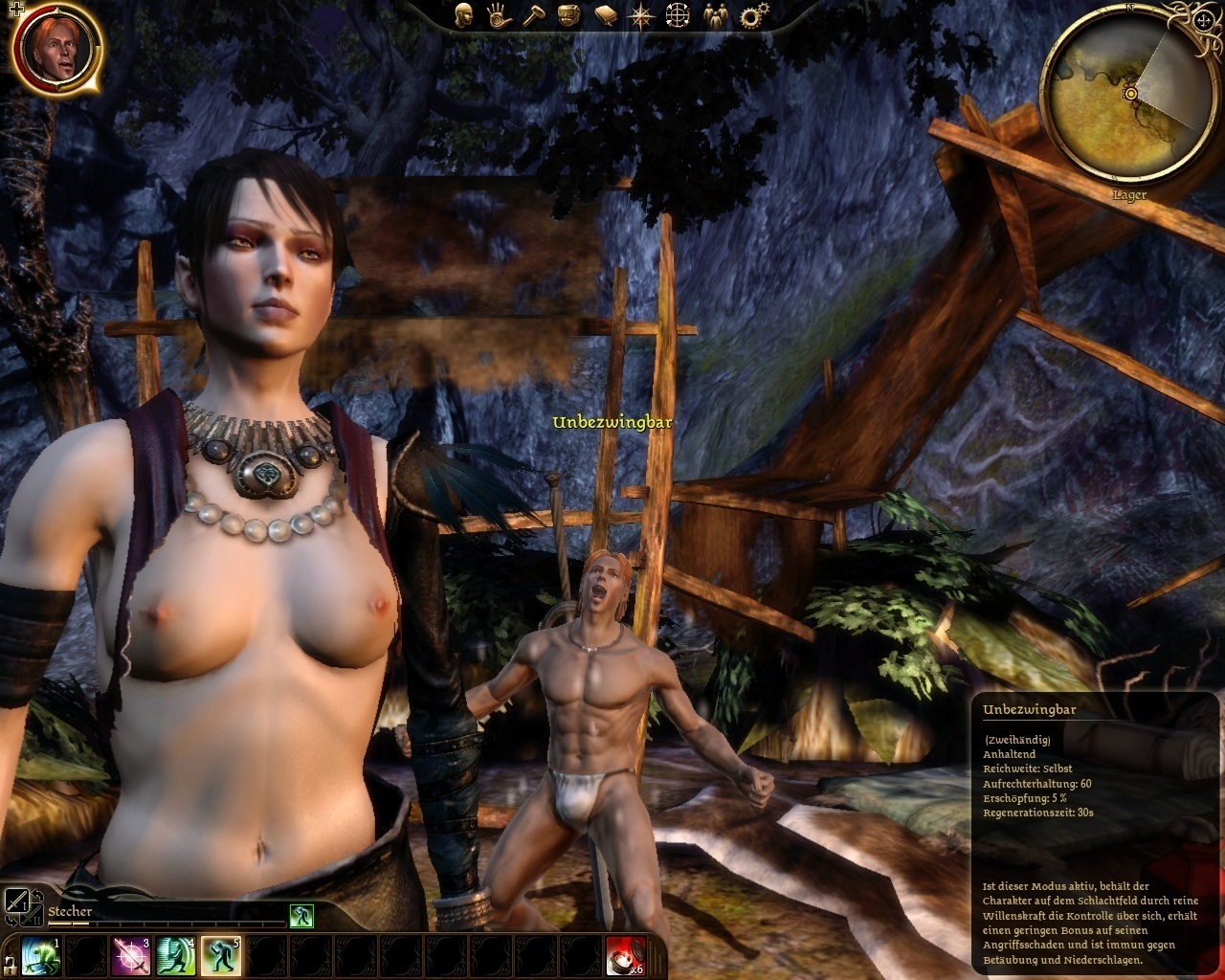
Task: Click the active Unbezwingbar status icon above the quickbar
Action: [301, 915]
